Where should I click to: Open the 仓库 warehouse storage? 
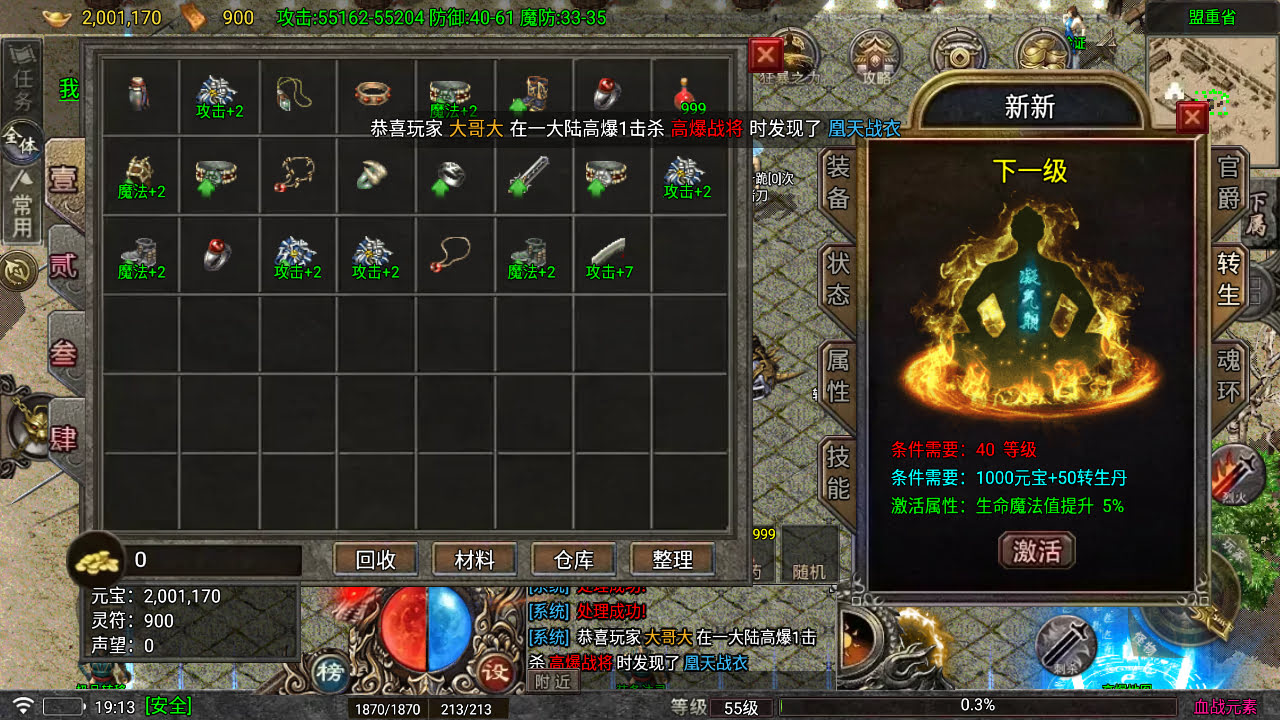(573, 560)
